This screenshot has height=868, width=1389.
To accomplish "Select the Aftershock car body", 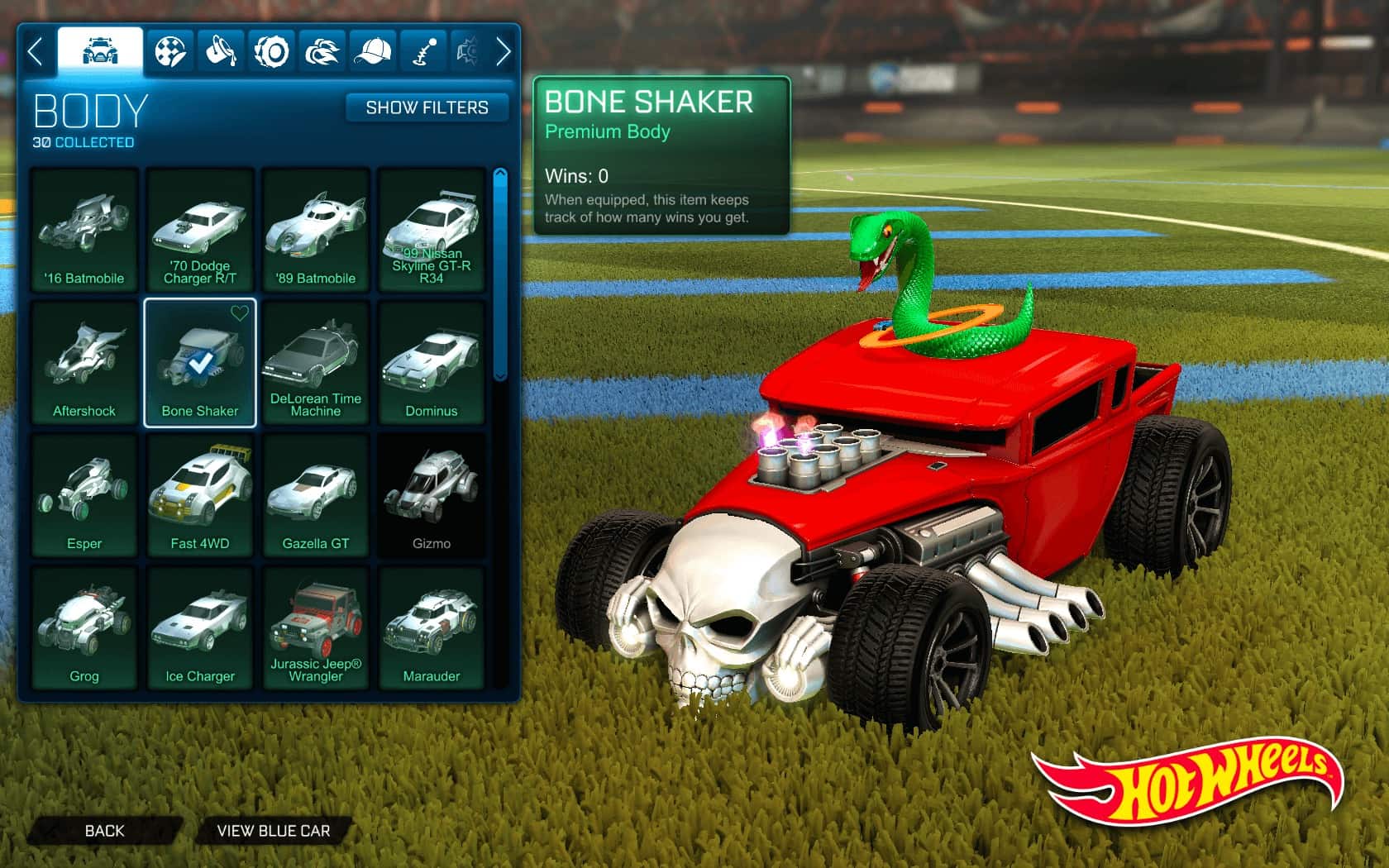I will tap(84, 363).
